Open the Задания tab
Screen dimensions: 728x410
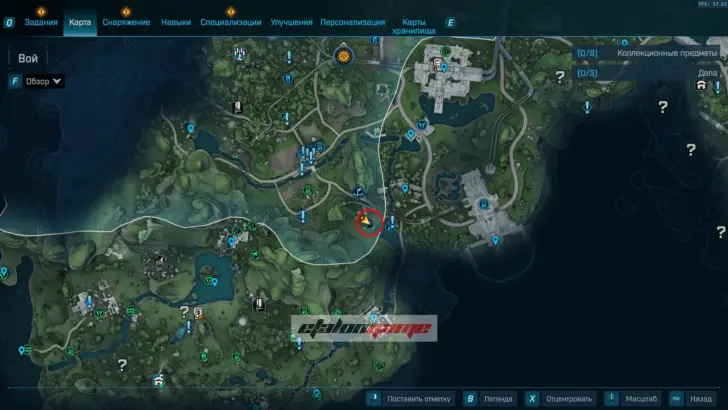(41, 22)
